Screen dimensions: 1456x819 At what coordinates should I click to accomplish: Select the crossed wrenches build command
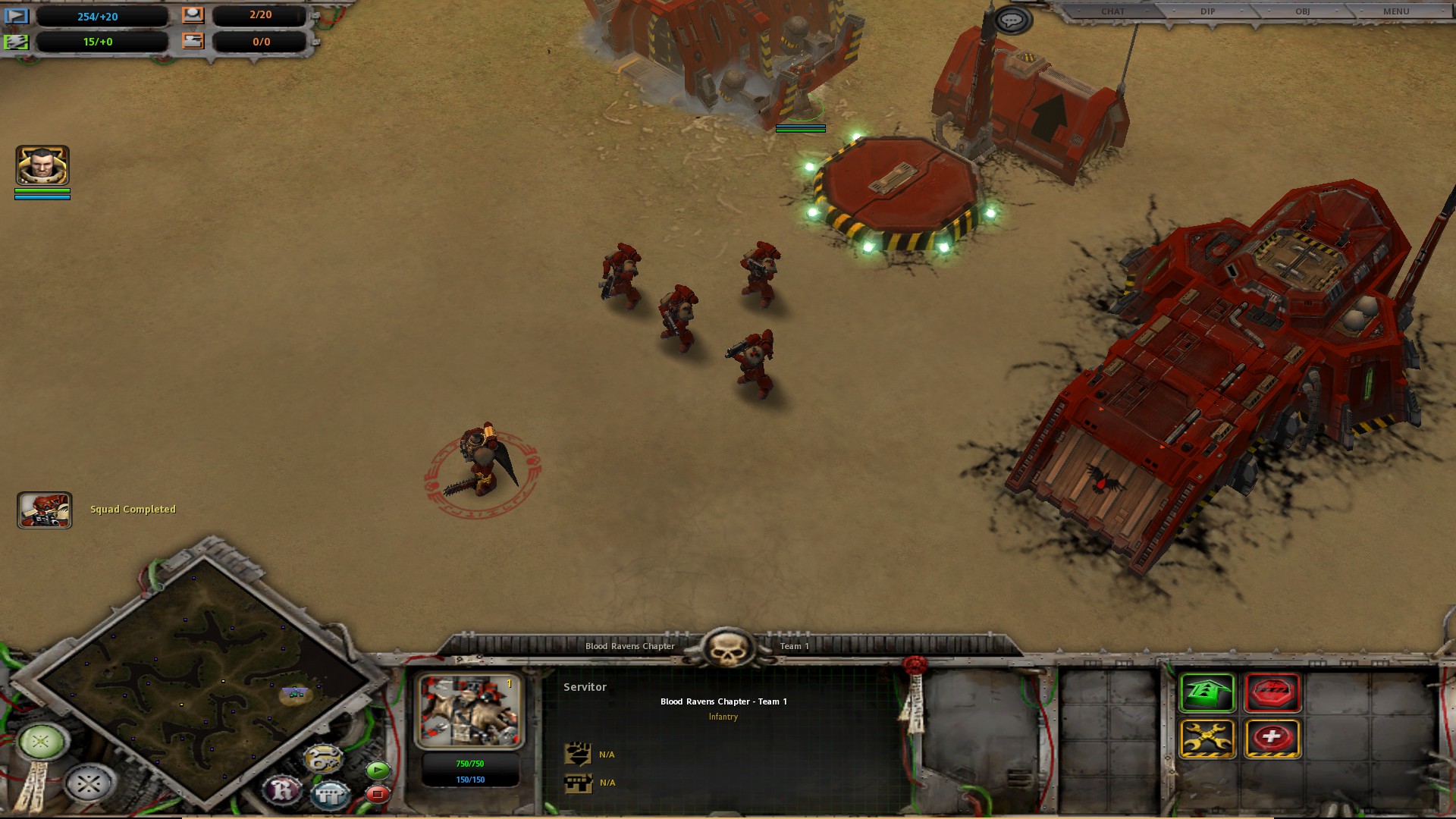click(x=1207, y=738)
